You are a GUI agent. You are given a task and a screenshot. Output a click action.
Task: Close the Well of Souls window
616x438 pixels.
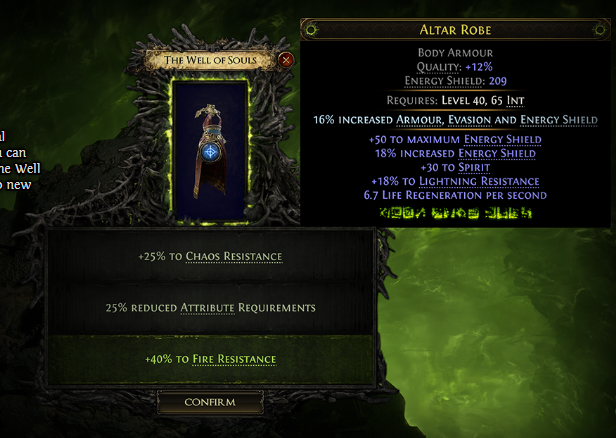pyautogui.click(x=287, y=60)
